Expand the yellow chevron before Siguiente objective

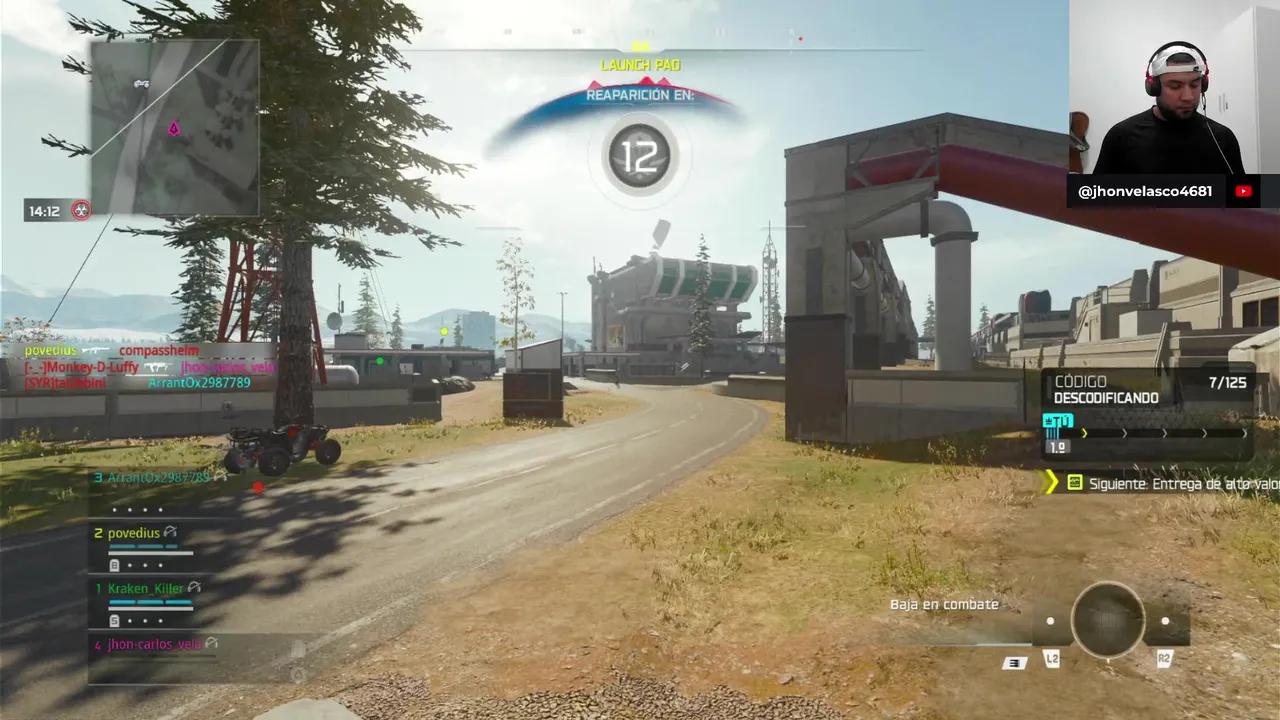1052,482
